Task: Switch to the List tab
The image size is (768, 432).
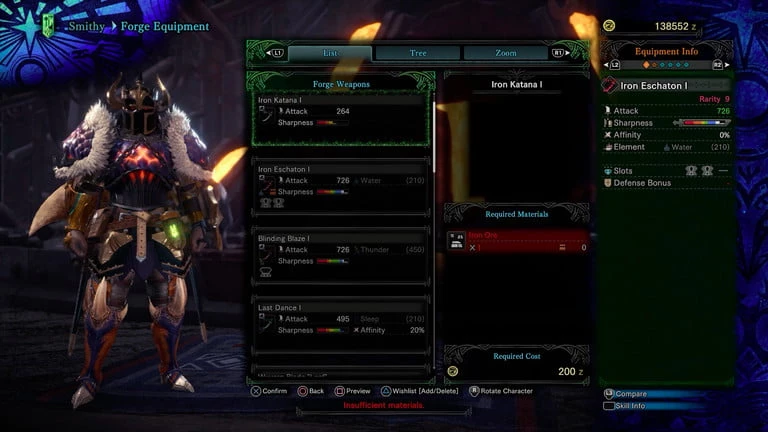Action: pos(331,52)
